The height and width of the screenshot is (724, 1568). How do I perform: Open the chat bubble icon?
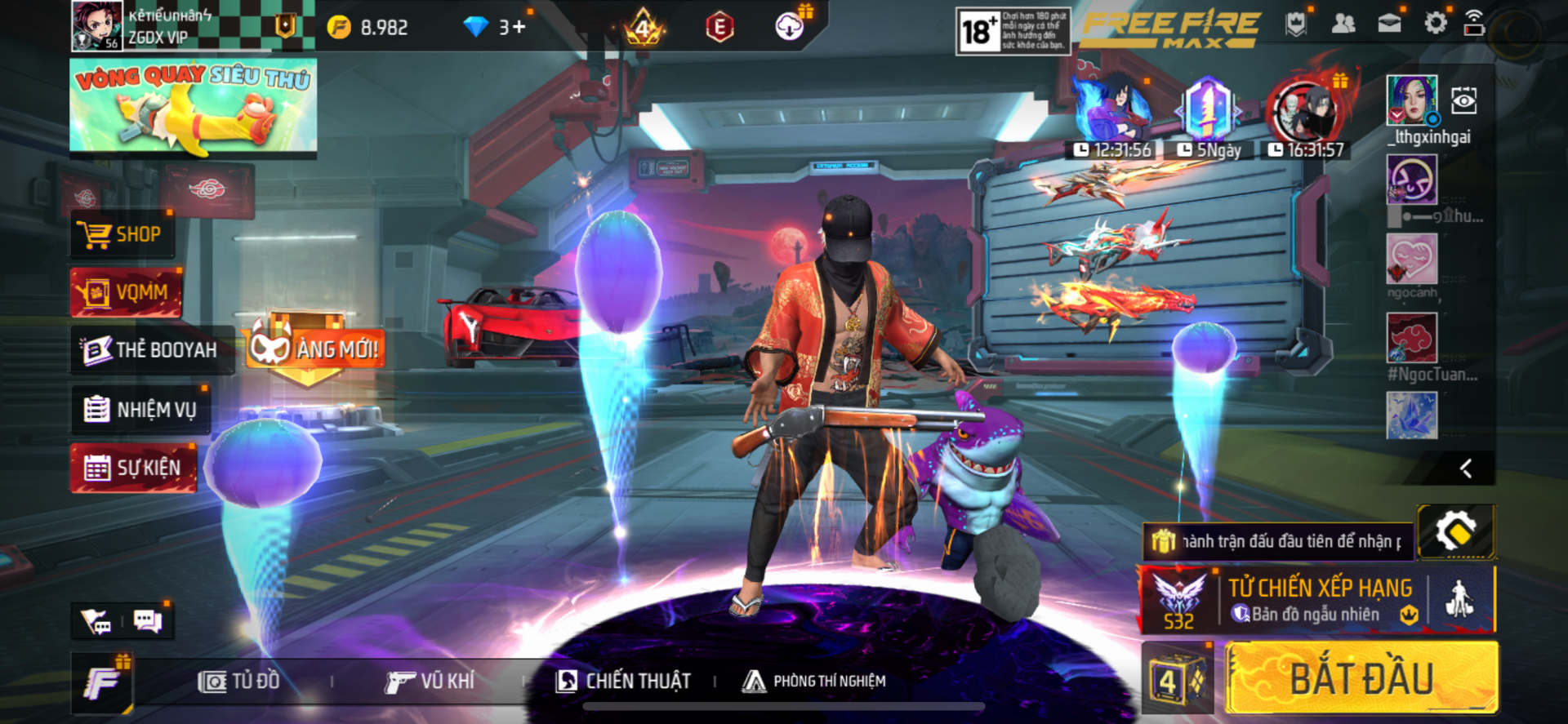click(148, 622)
